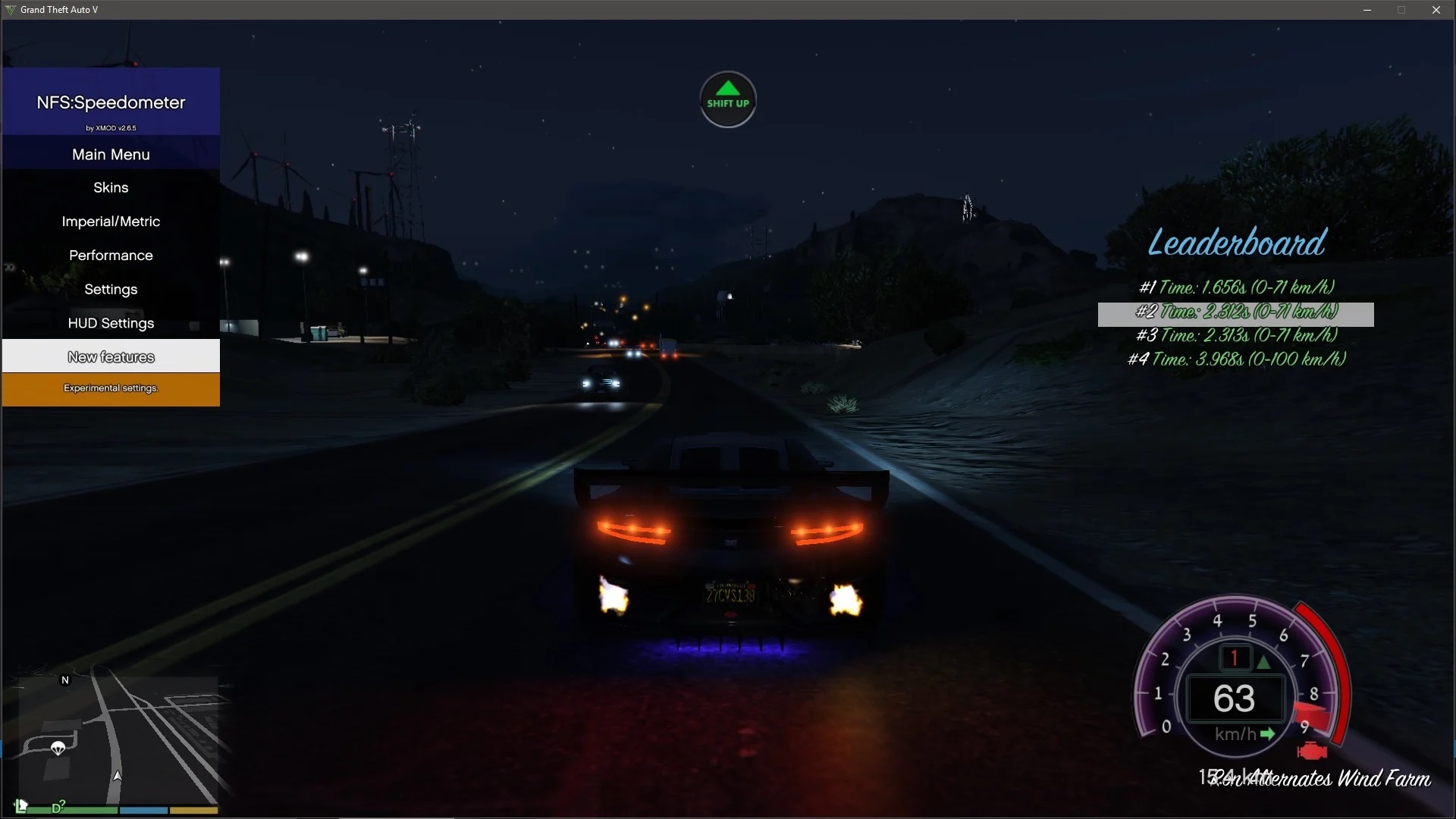Viewport: 1456px width, 819px height.
Task: Expand the Performance section
Action: coord(110,255)
